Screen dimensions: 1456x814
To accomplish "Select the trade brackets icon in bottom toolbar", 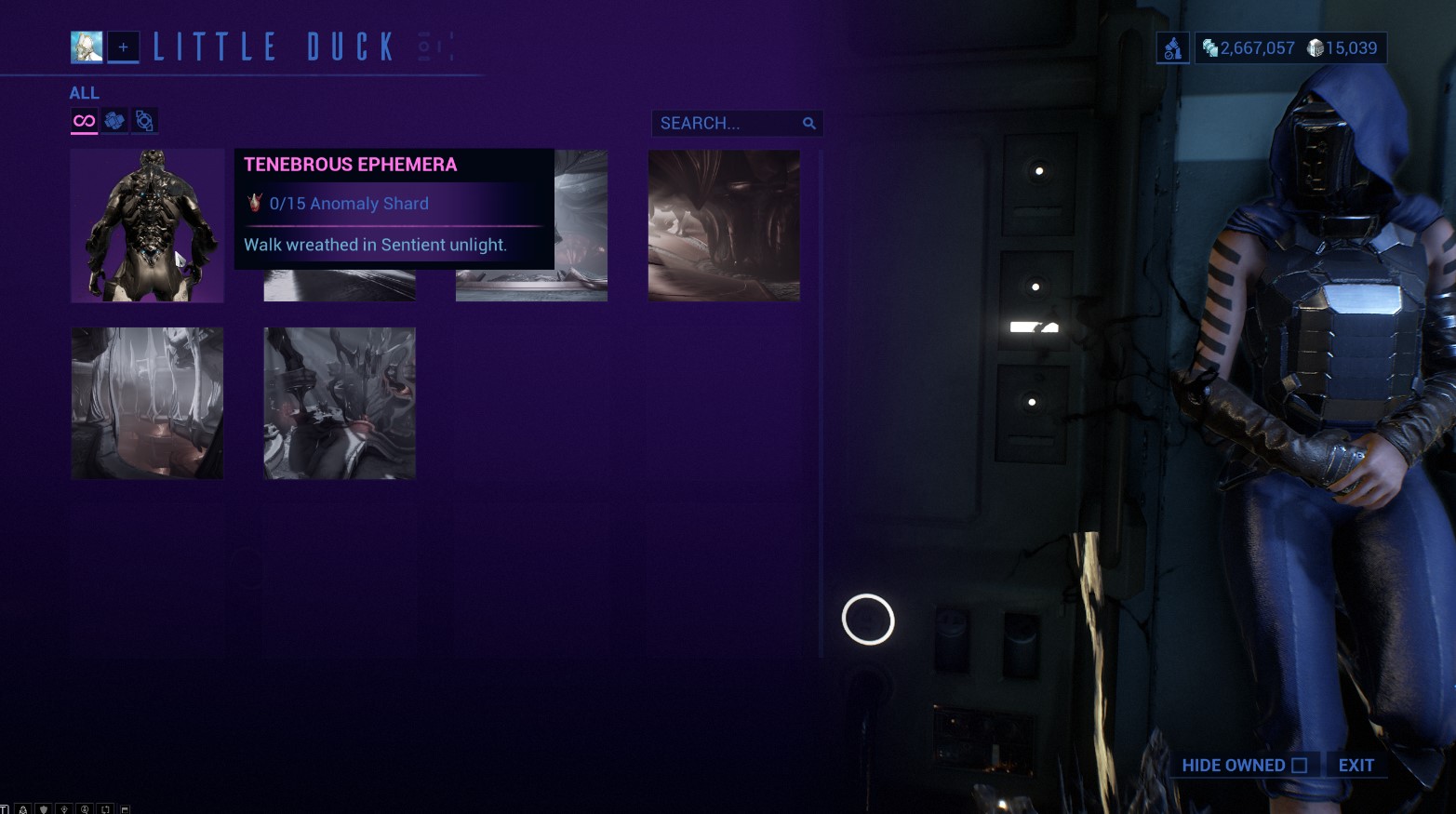I will [105, 807].
